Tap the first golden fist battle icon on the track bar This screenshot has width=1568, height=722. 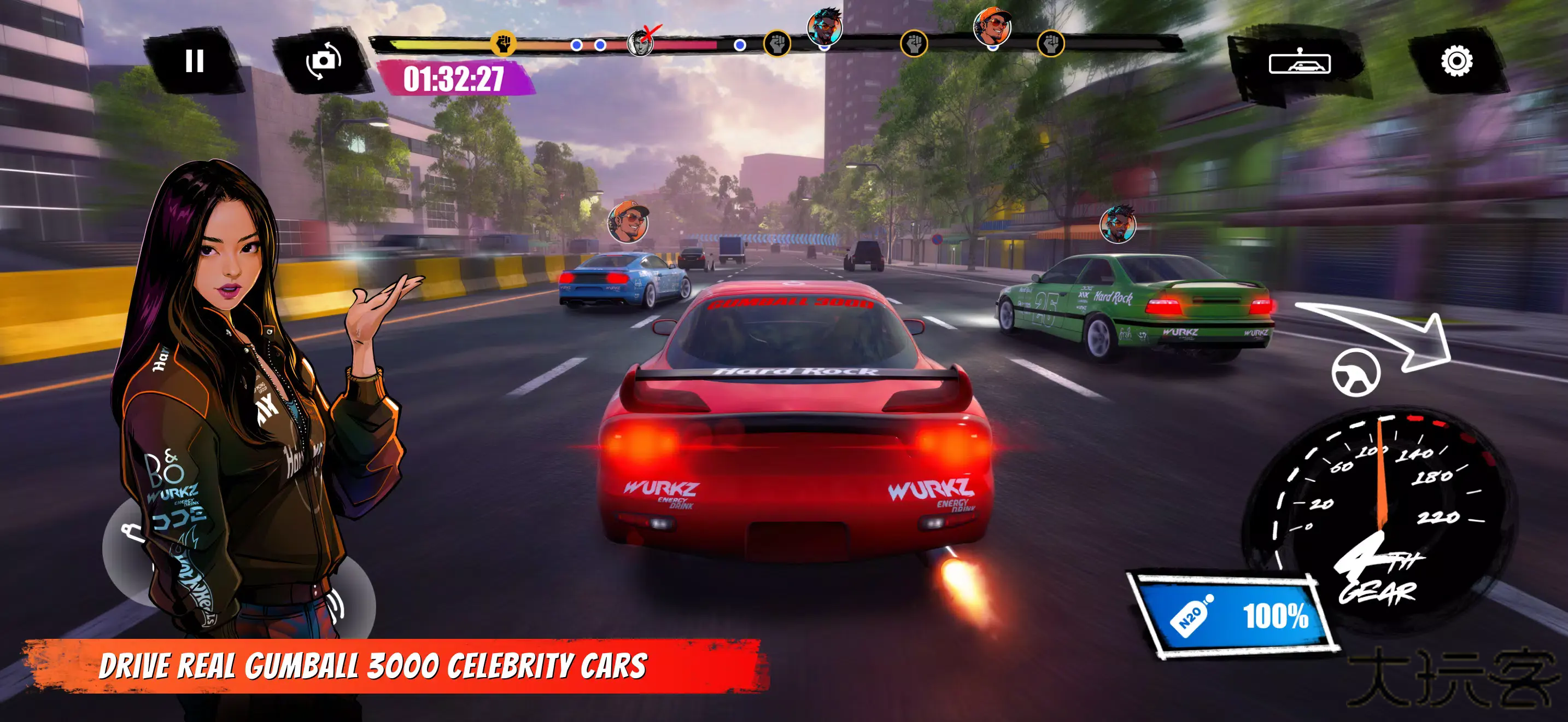coord(503,44)
